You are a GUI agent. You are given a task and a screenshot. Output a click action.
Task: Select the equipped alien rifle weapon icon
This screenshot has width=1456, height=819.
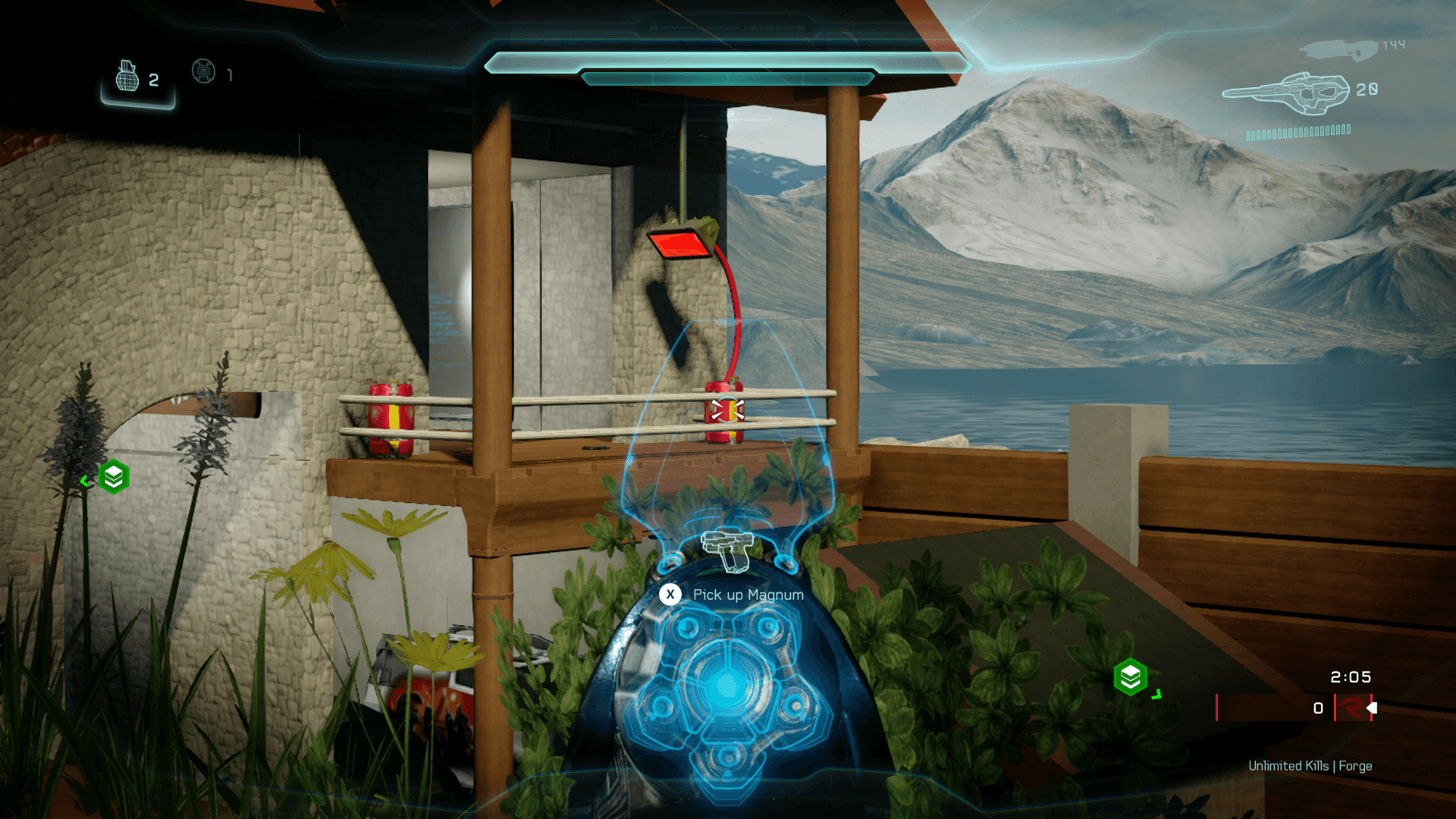tap(1287, 93)
